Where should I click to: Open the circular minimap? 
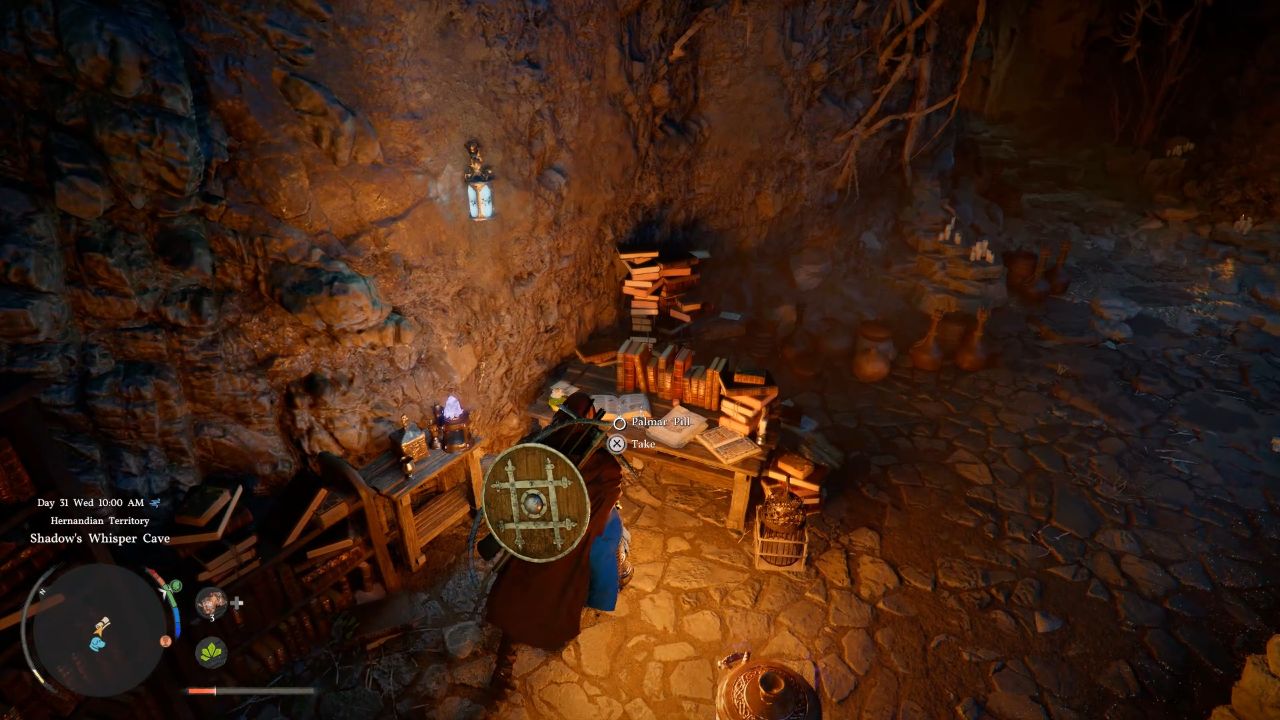(98, 630)
